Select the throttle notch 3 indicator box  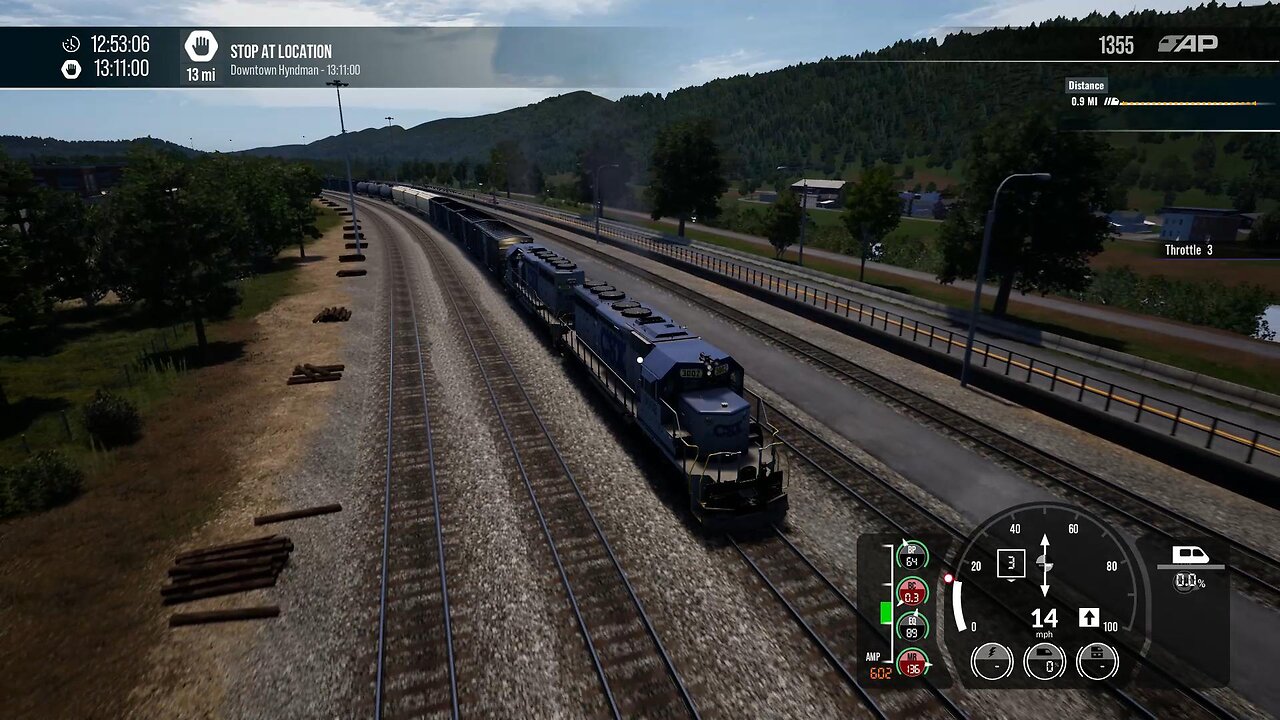(1011, 563)
